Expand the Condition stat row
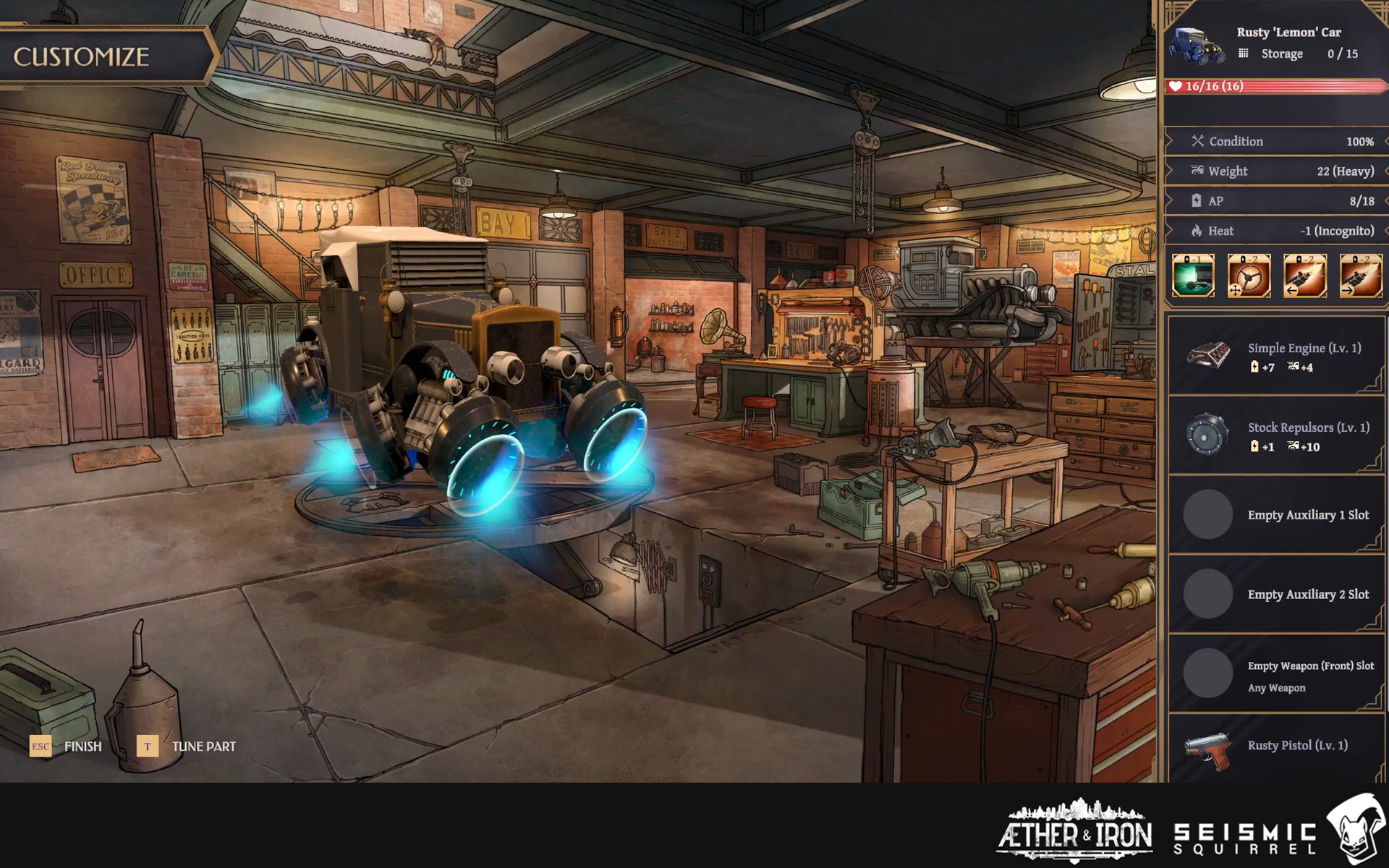 (1276, 142)
